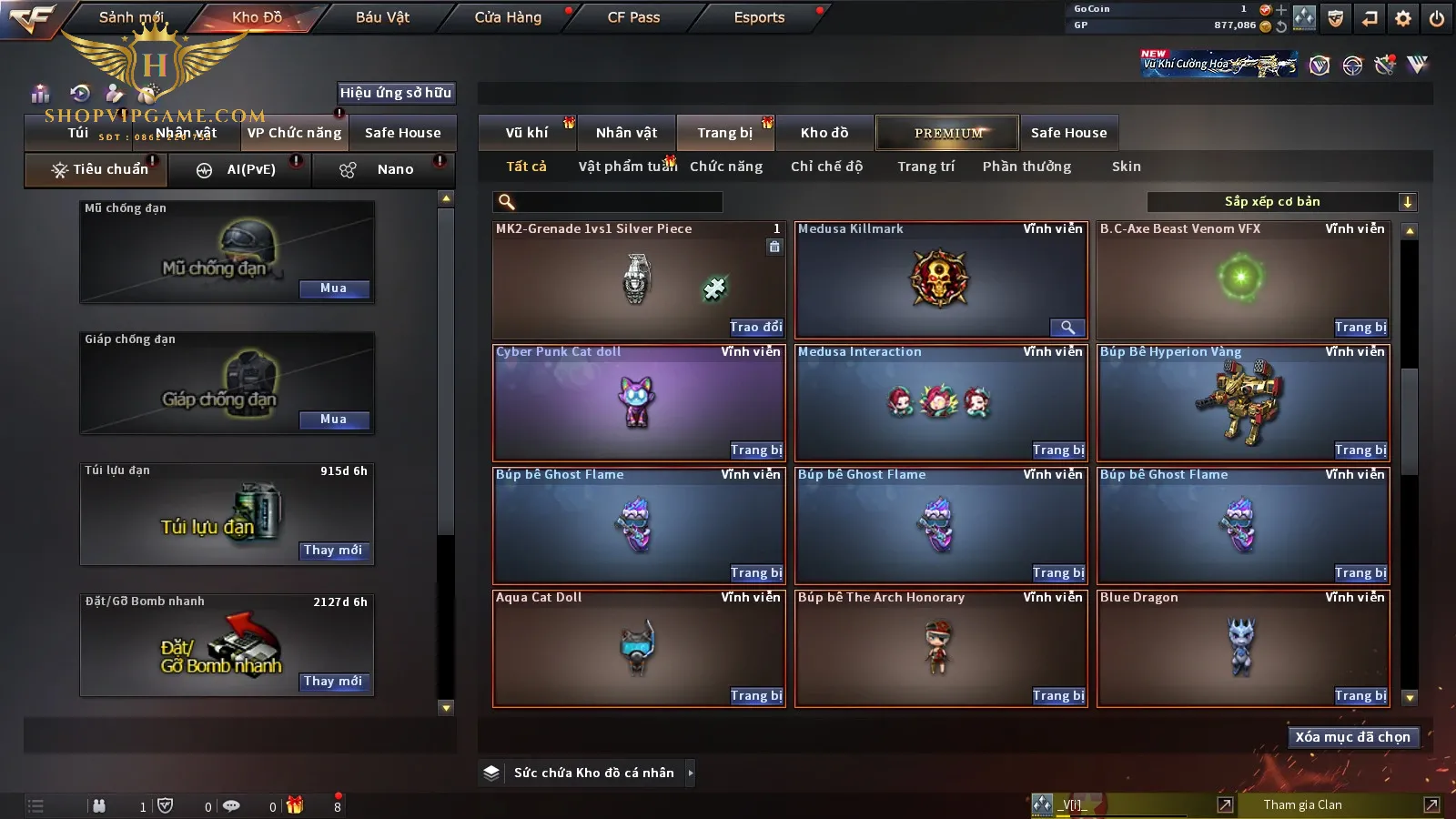
Task: Click the power exit icon
Action: [x=1437, y=18]
